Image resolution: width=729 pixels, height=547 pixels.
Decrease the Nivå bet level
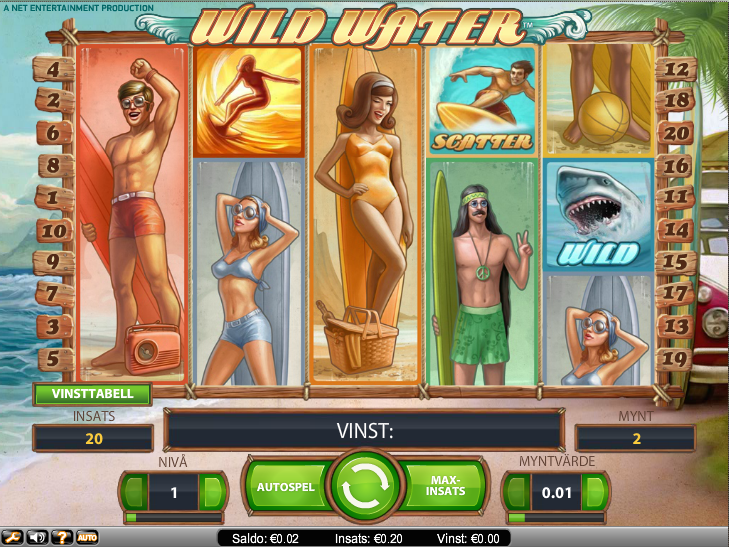pyautogui.click(x=134, y=492)
